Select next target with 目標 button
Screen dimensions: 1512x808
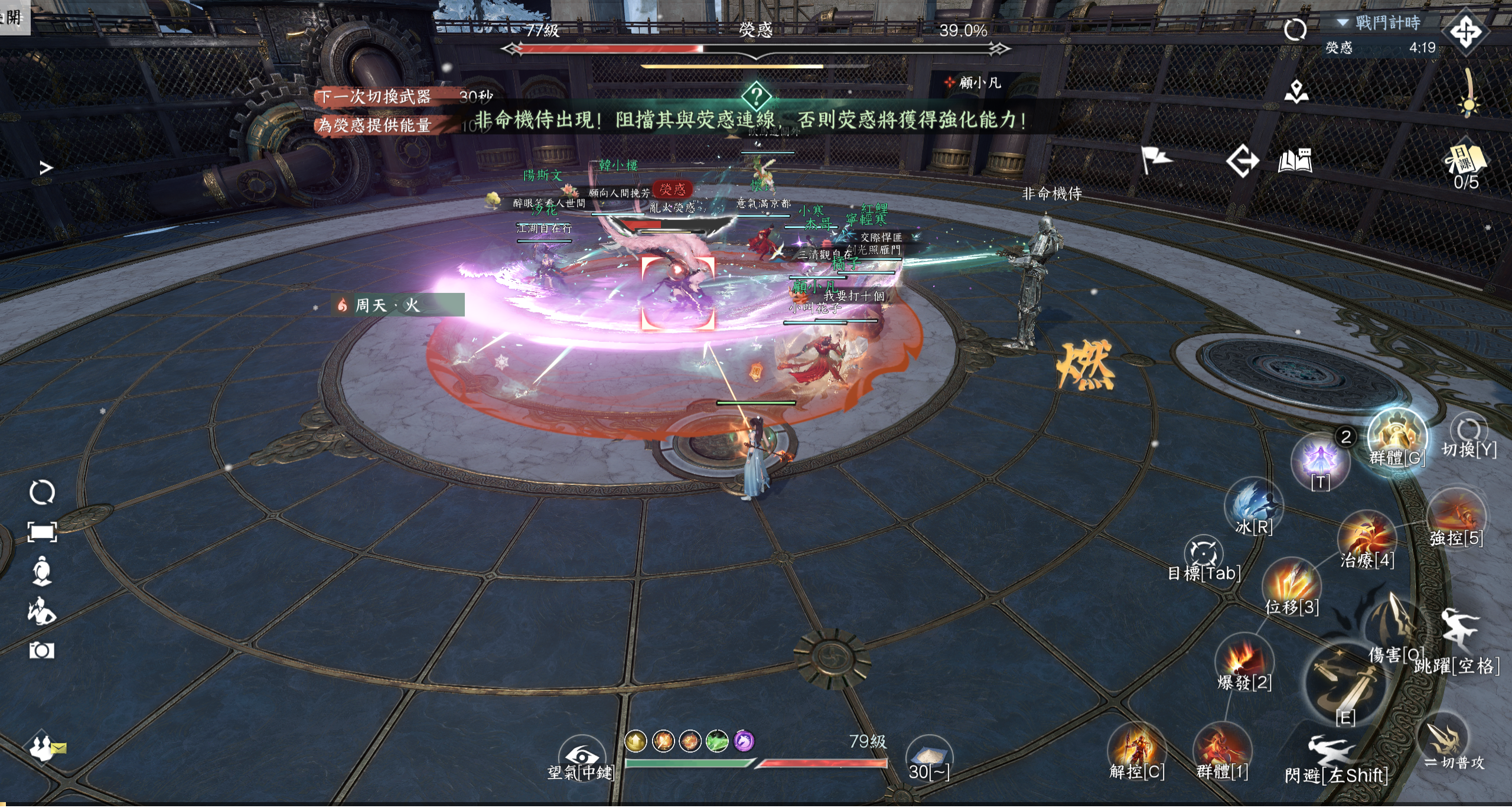(x=1203, y=555)
